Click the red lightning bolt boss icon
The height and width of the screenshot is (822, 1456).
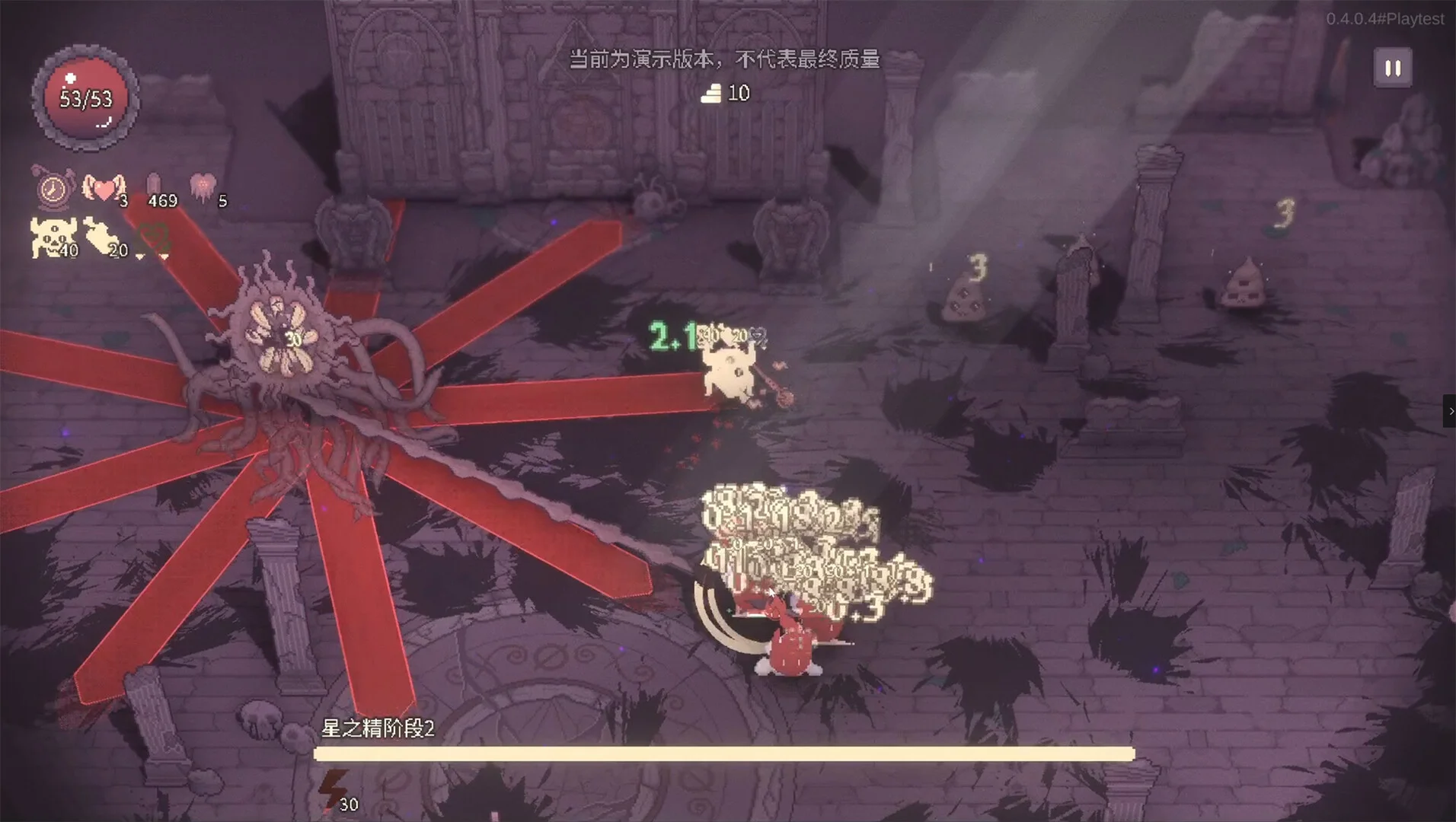333,789
